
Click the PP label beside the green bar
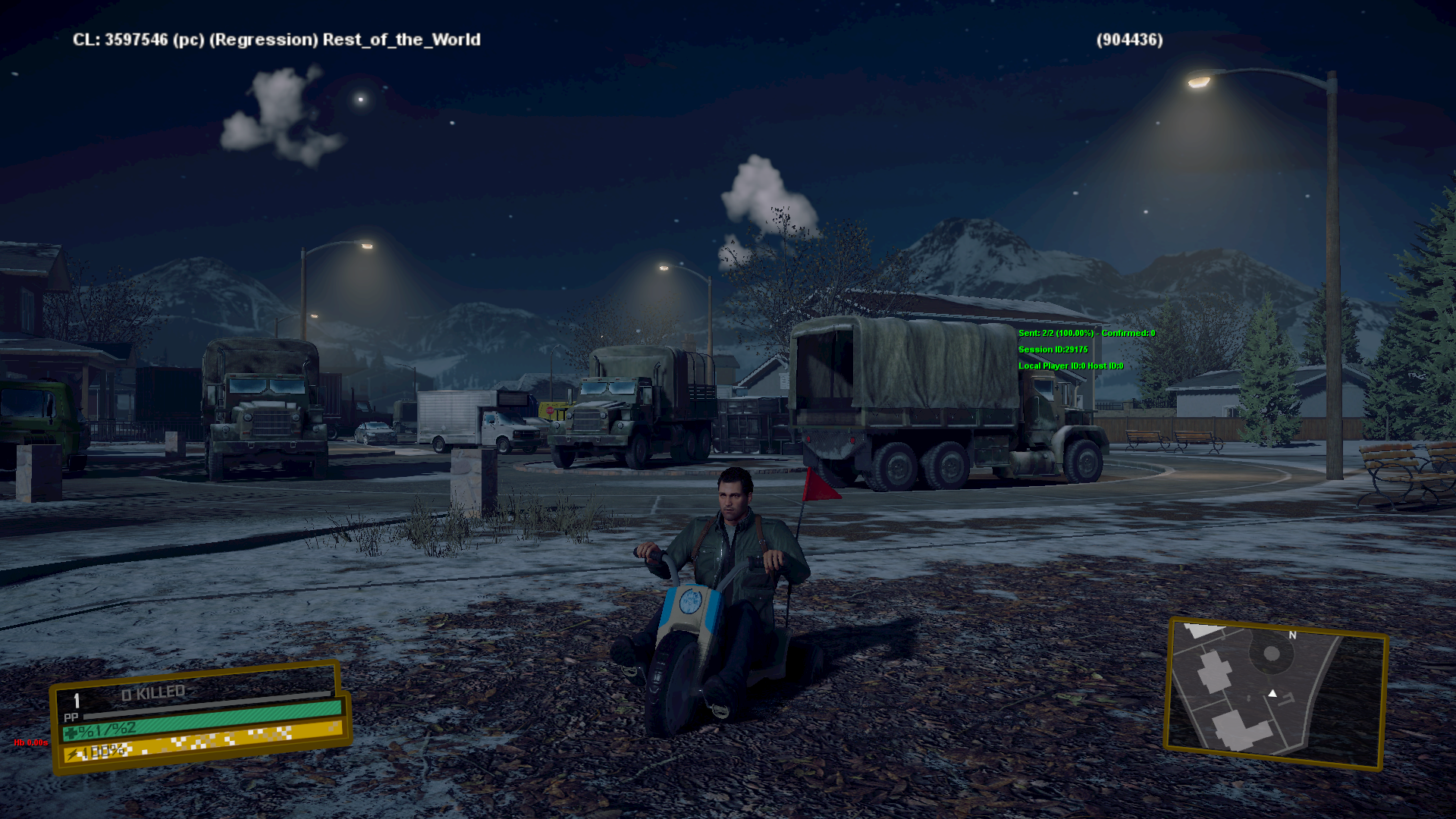click(x=71, y=717)
